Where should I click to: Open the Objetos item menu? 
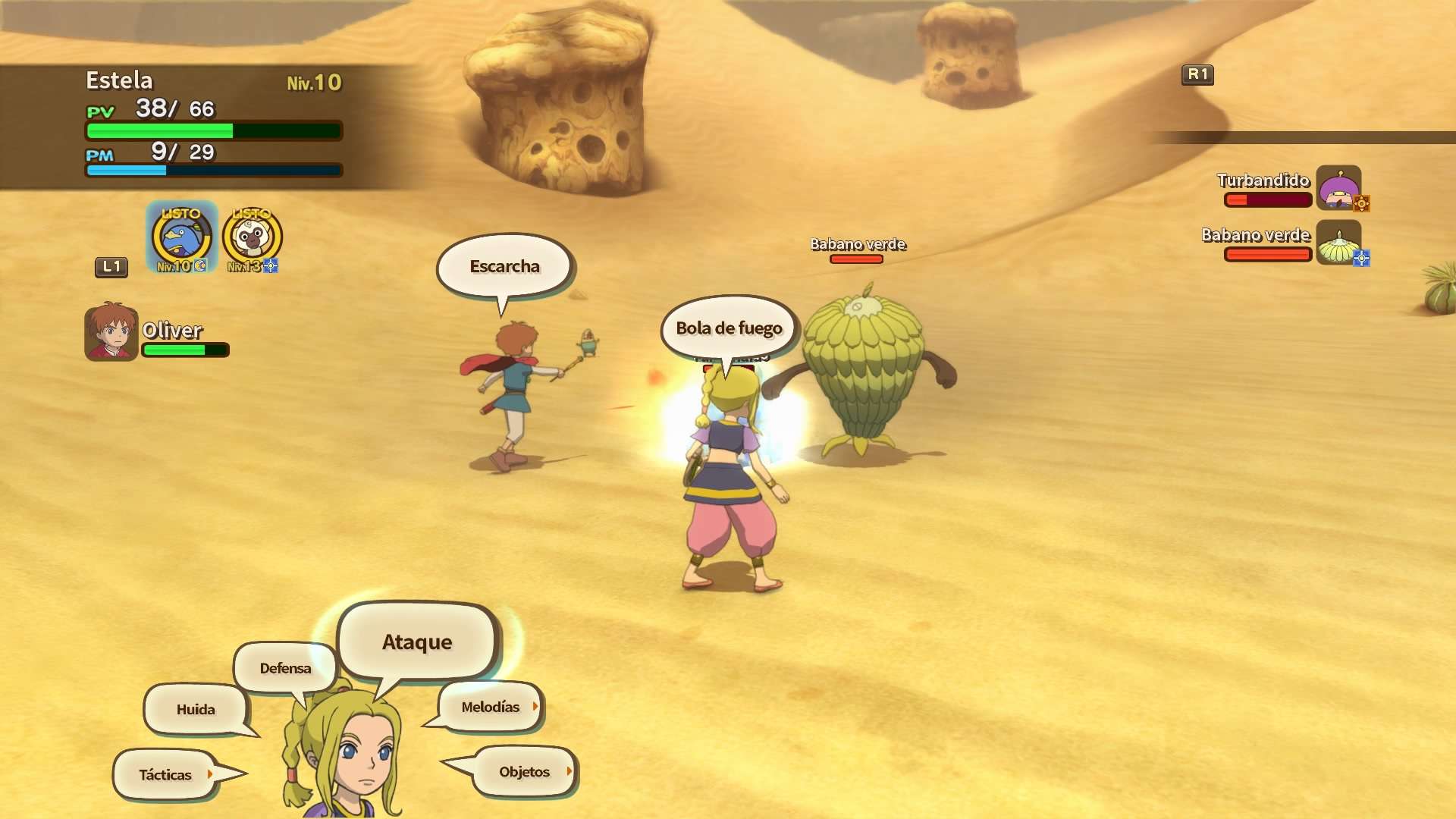point(524,772)
